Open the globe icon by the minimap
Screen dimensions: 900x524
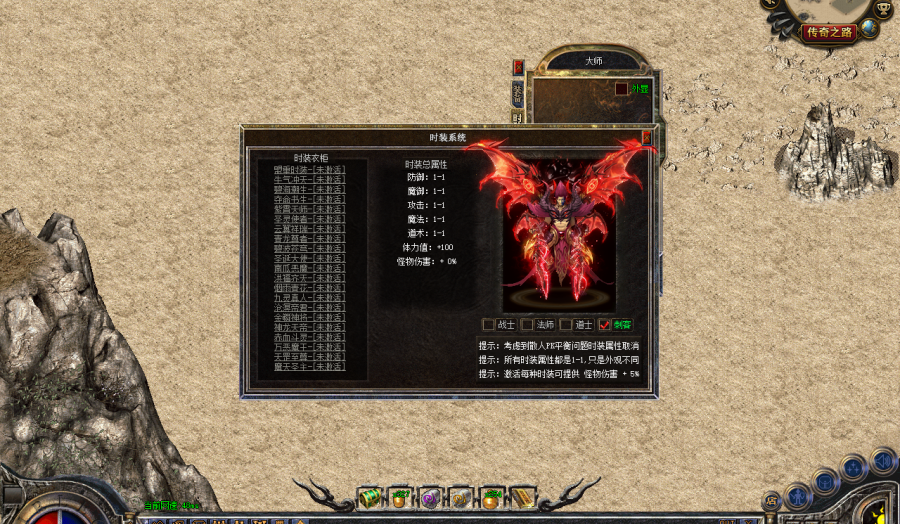point(869,29)
